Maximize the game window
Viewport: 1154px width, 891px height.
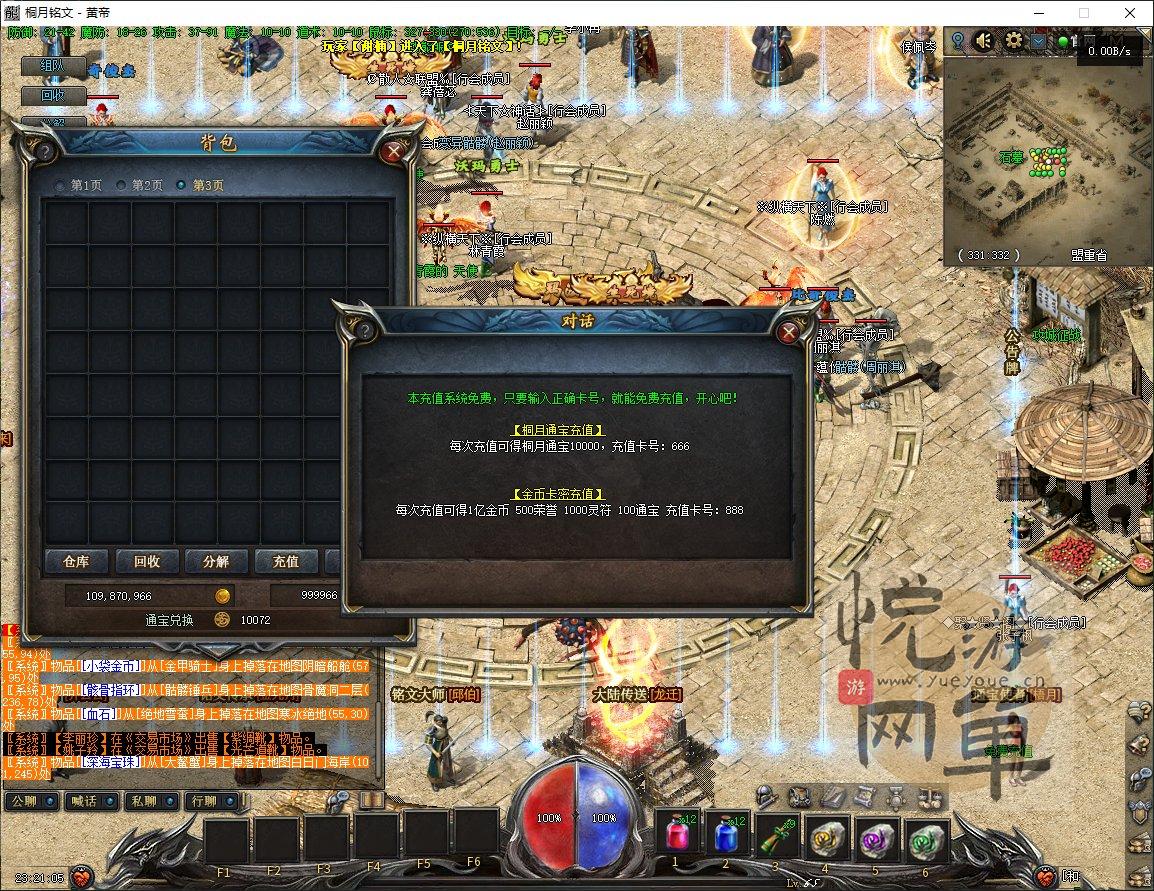click(1083, 13)
